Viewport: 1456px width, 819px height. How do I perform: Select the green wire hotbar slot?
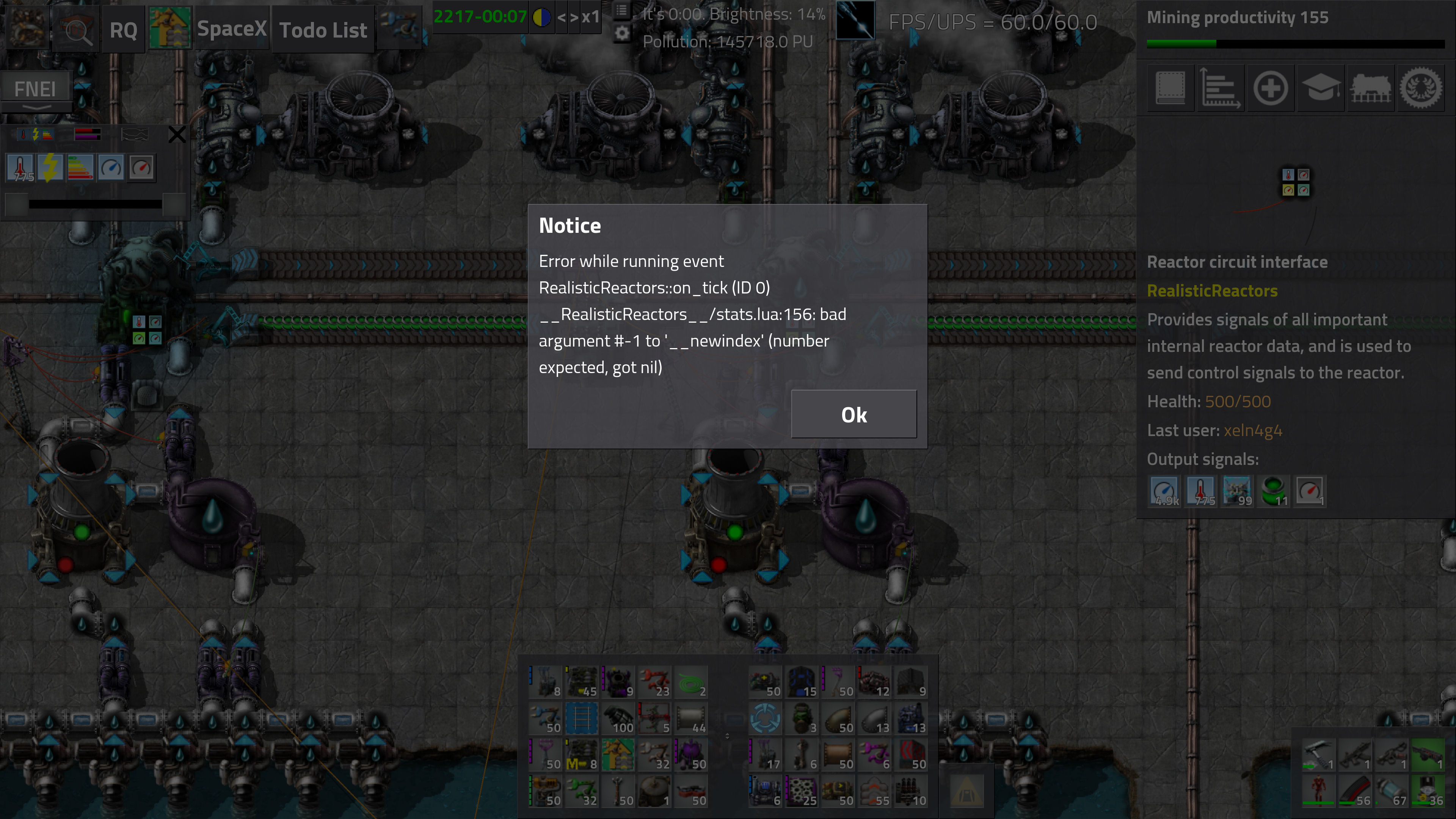[691, 683]
